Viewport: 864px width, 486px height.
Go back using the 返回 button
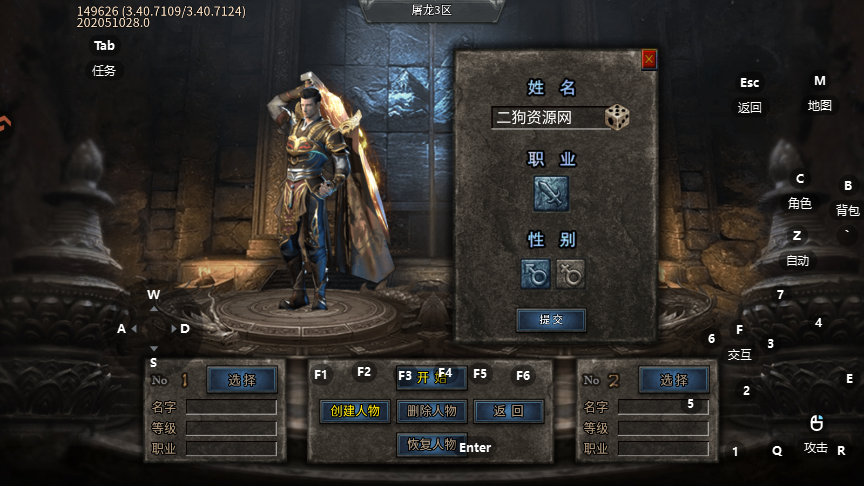(x=509, y=411)
